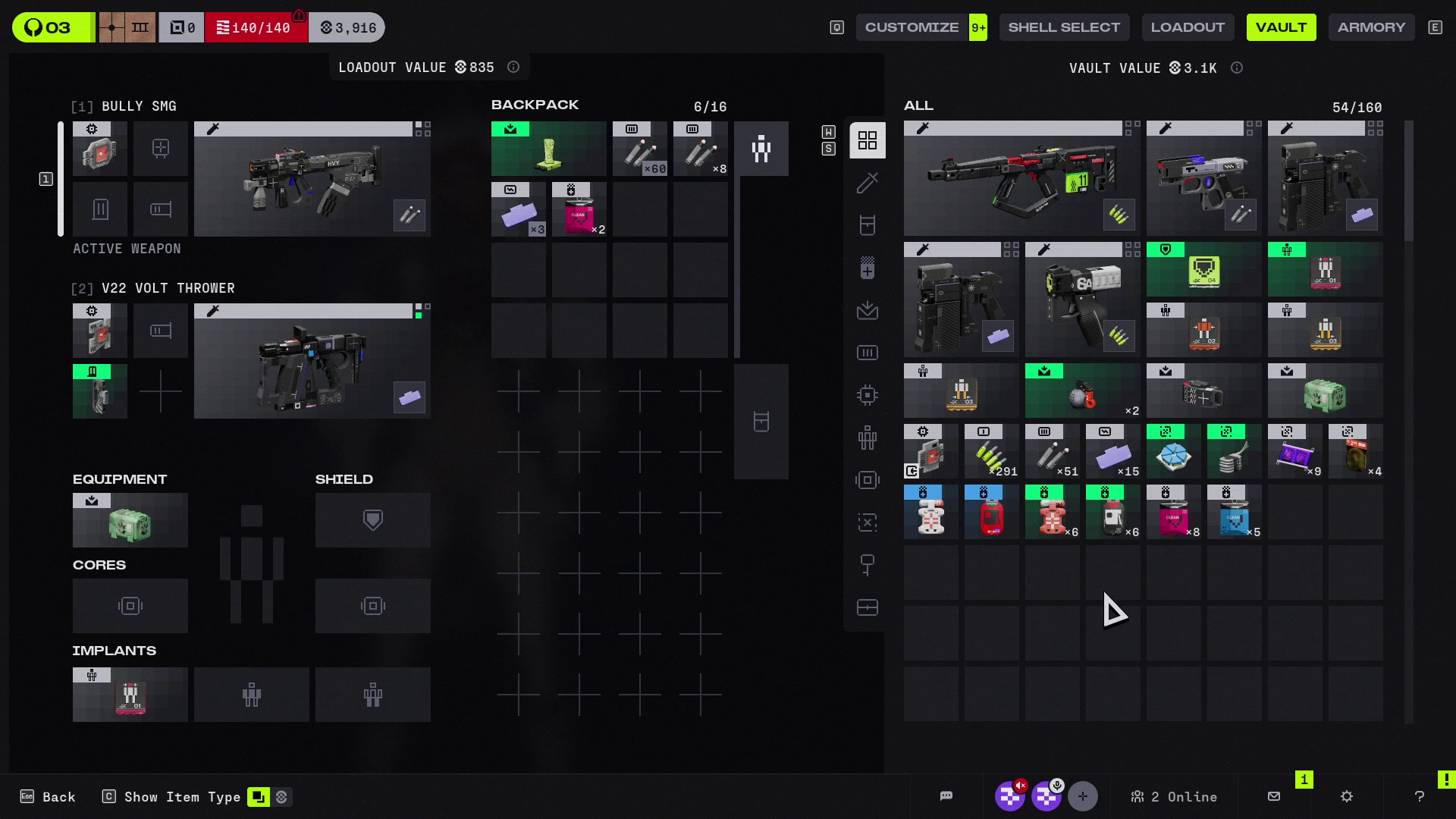Select the implants filter showing a figure icon

coord(867,438)
